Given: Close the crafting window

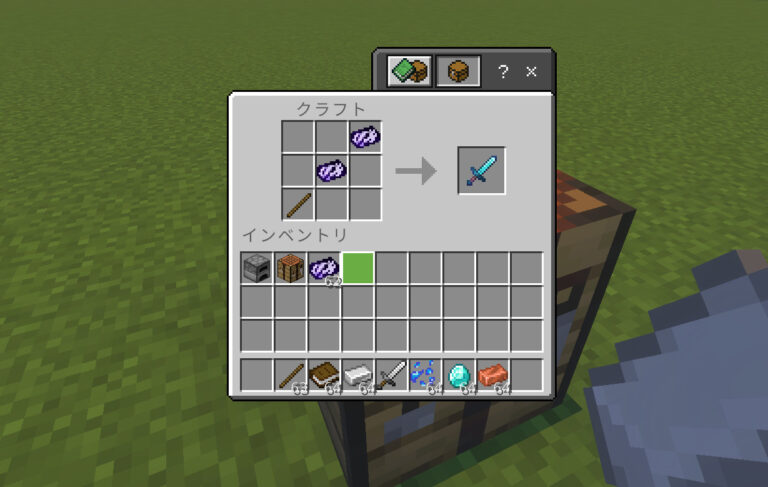Looking at the screenshot, I should point(532,71).
